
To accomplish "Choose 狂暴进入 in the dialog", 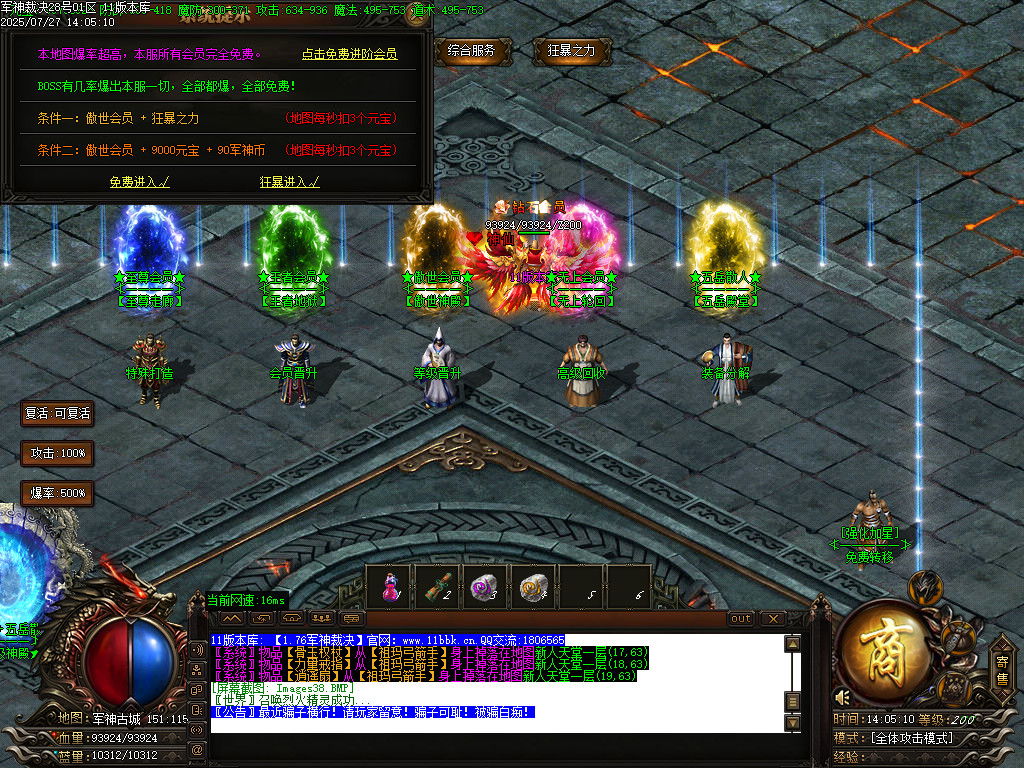I will [x=289, y=182].
